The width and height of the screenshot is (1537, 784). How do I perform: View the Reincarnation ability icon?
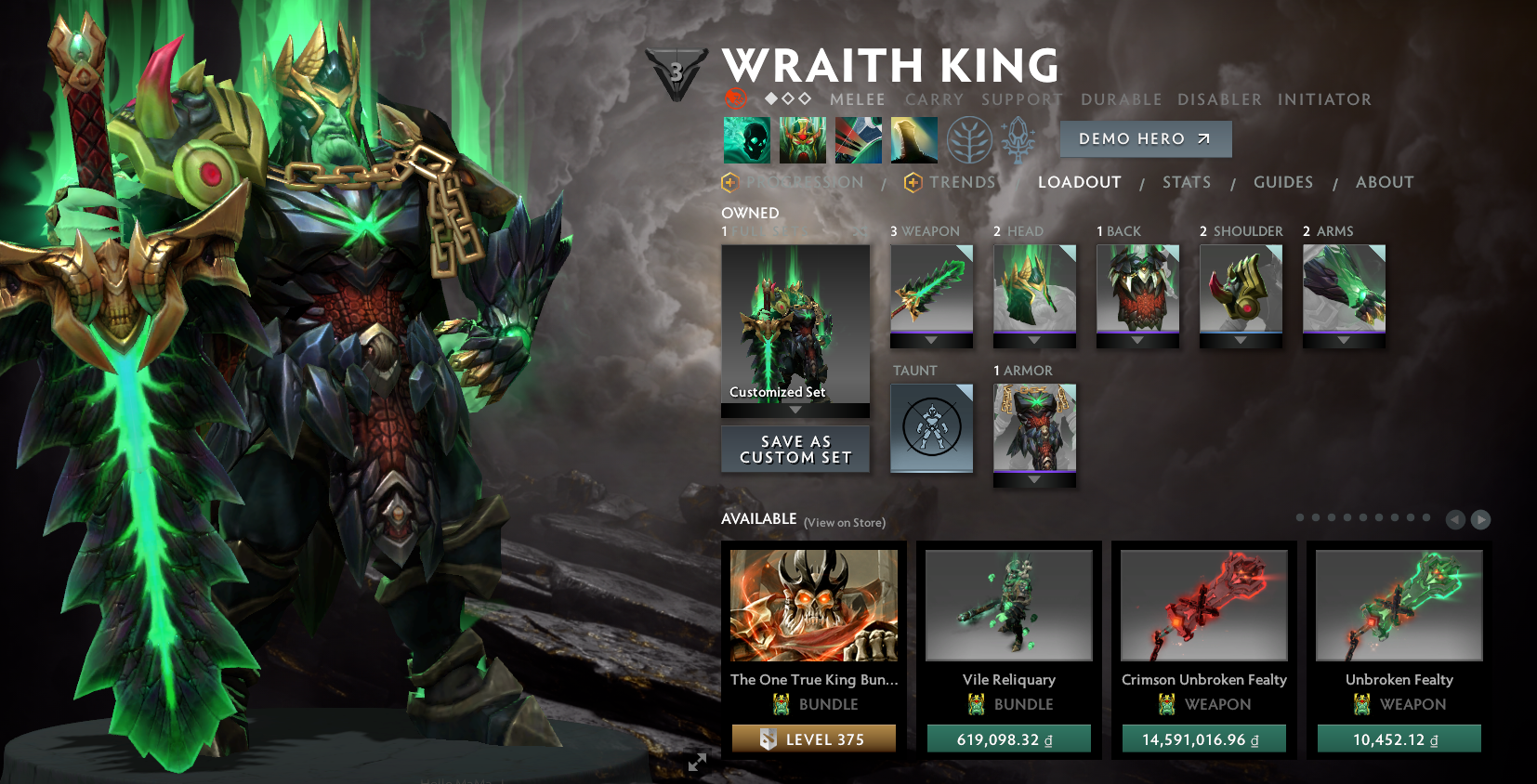click(913, 138)
